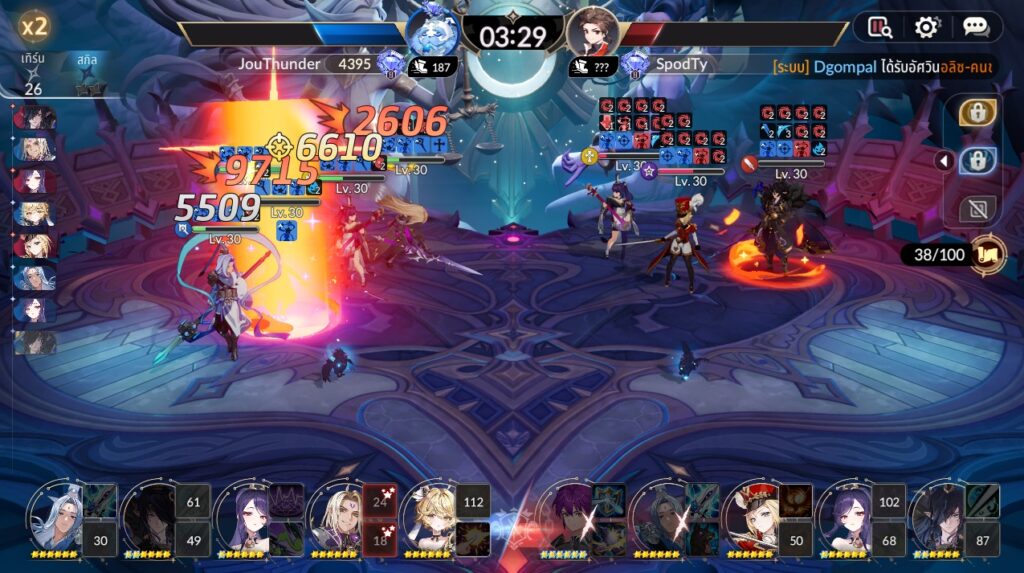Select the hero portrait with red 24 and 18 skills
Viewport: 1024px width, 573px height.
click(x=335, y=516)
